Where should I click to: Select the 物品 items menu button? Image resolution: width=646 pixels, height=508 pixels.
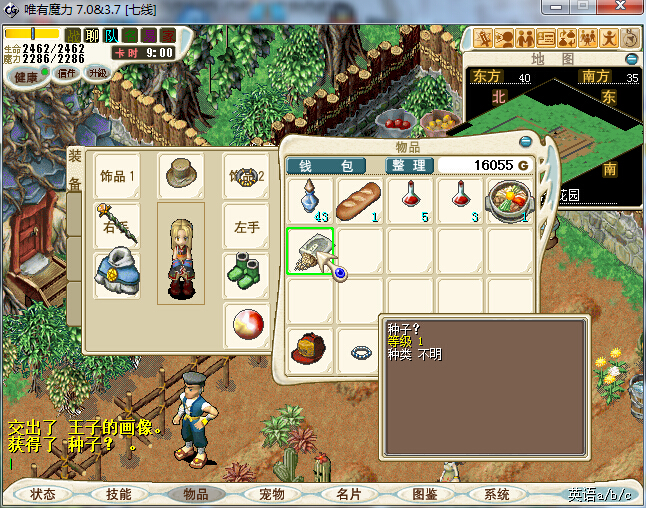coord(196,494)
